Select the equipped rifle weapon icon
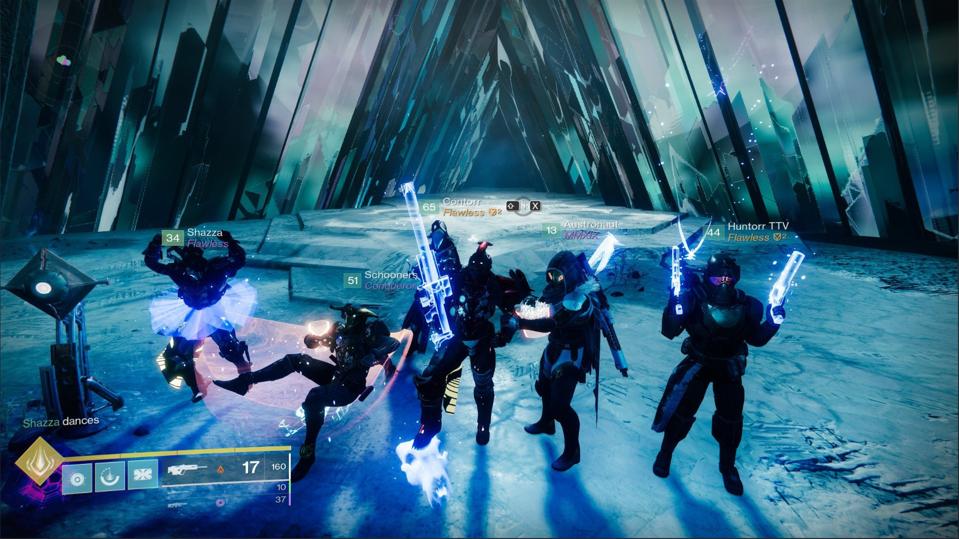 click(189, 467)
